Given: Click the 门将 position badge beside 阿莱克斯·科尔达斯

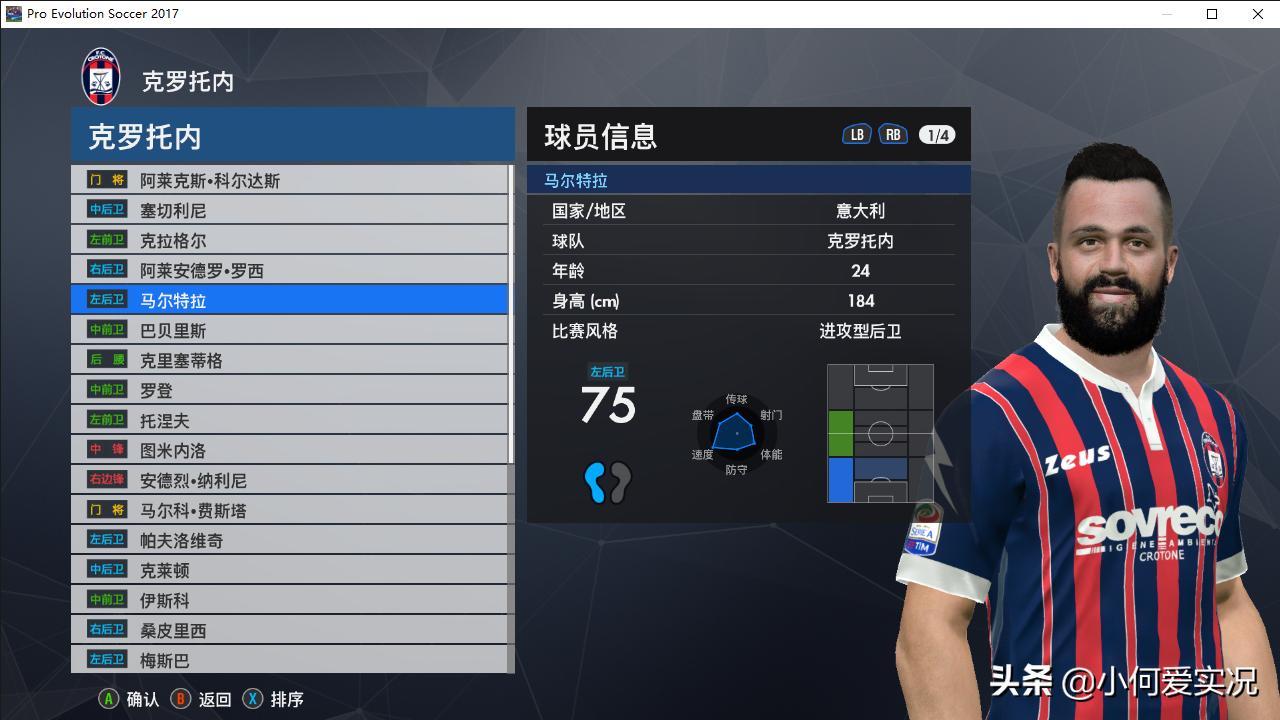Looking at the screenshot, I should 105,179.
